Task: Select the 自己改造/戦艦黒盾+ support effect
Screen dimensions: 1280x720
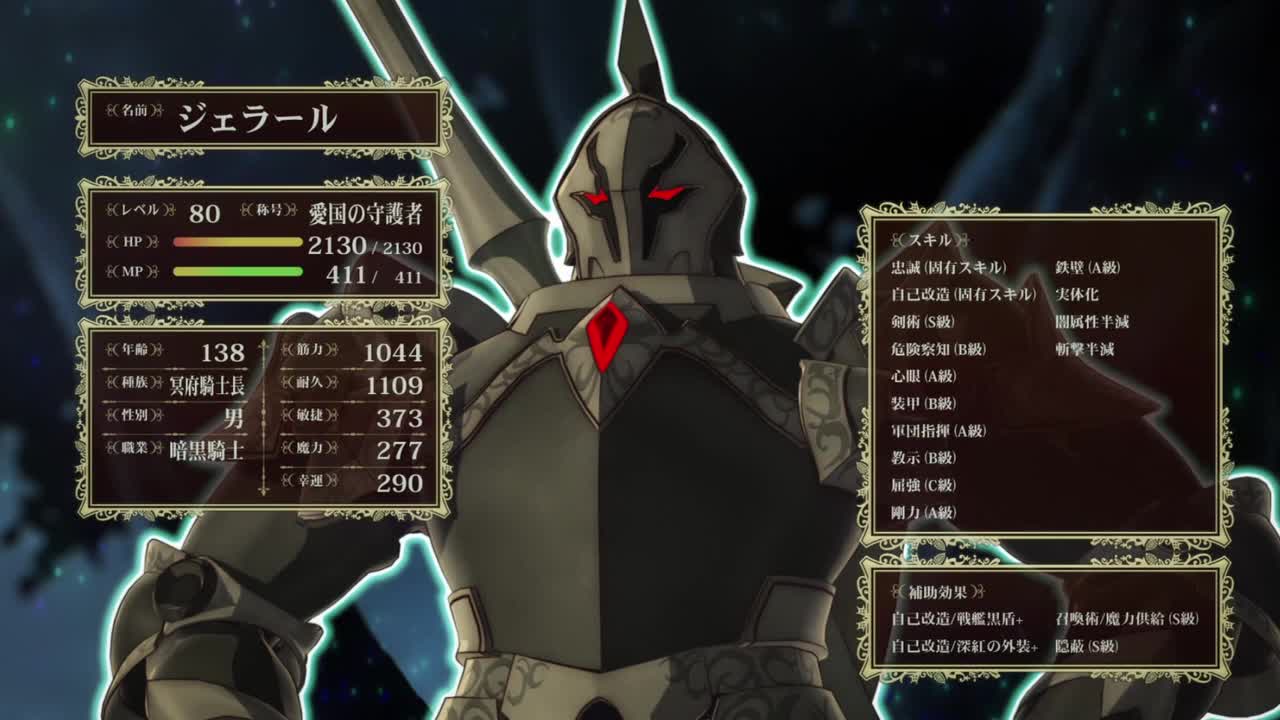Action: click(x=964, y=619)
